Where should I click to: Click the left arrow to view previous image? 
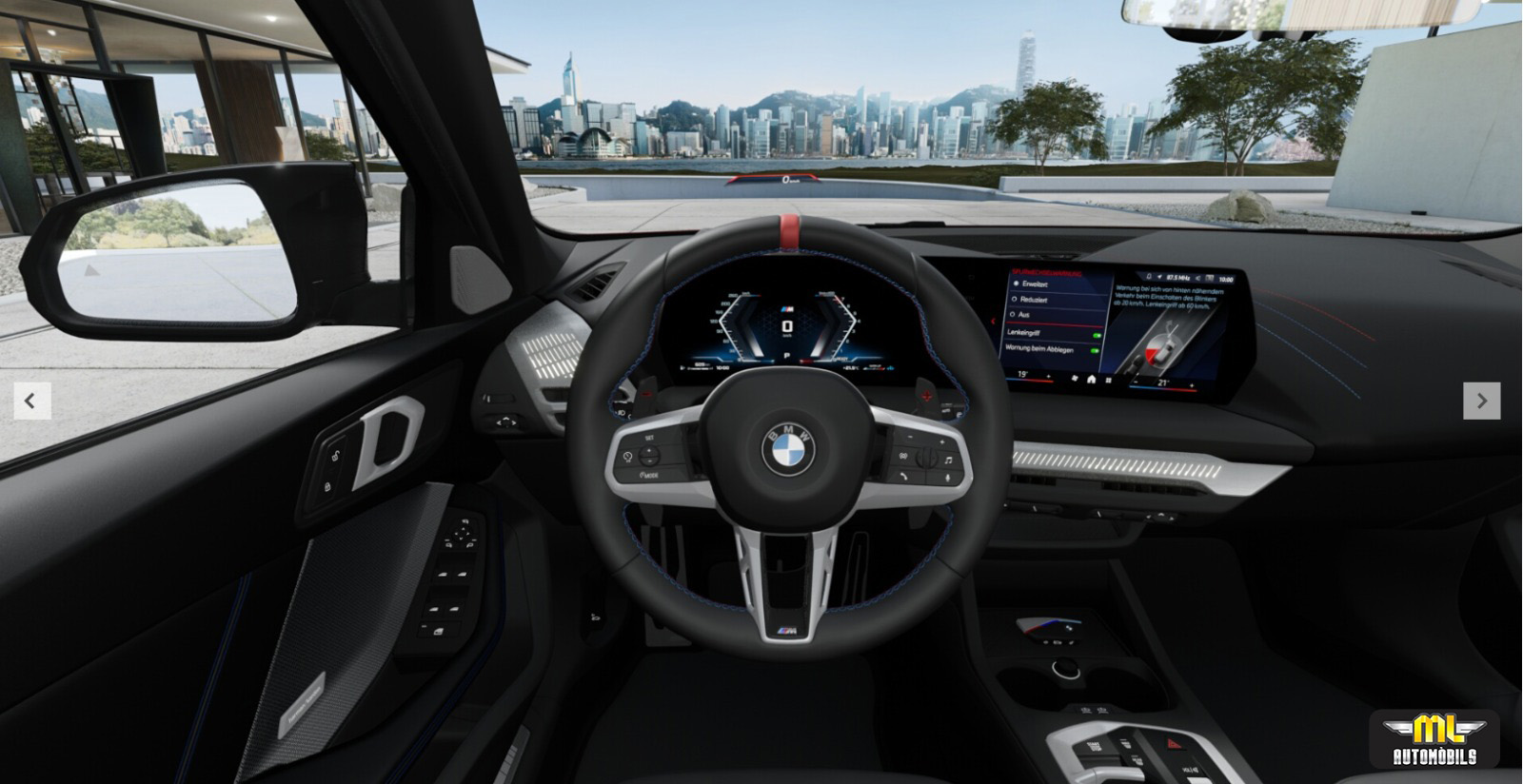tap(31, 399)
